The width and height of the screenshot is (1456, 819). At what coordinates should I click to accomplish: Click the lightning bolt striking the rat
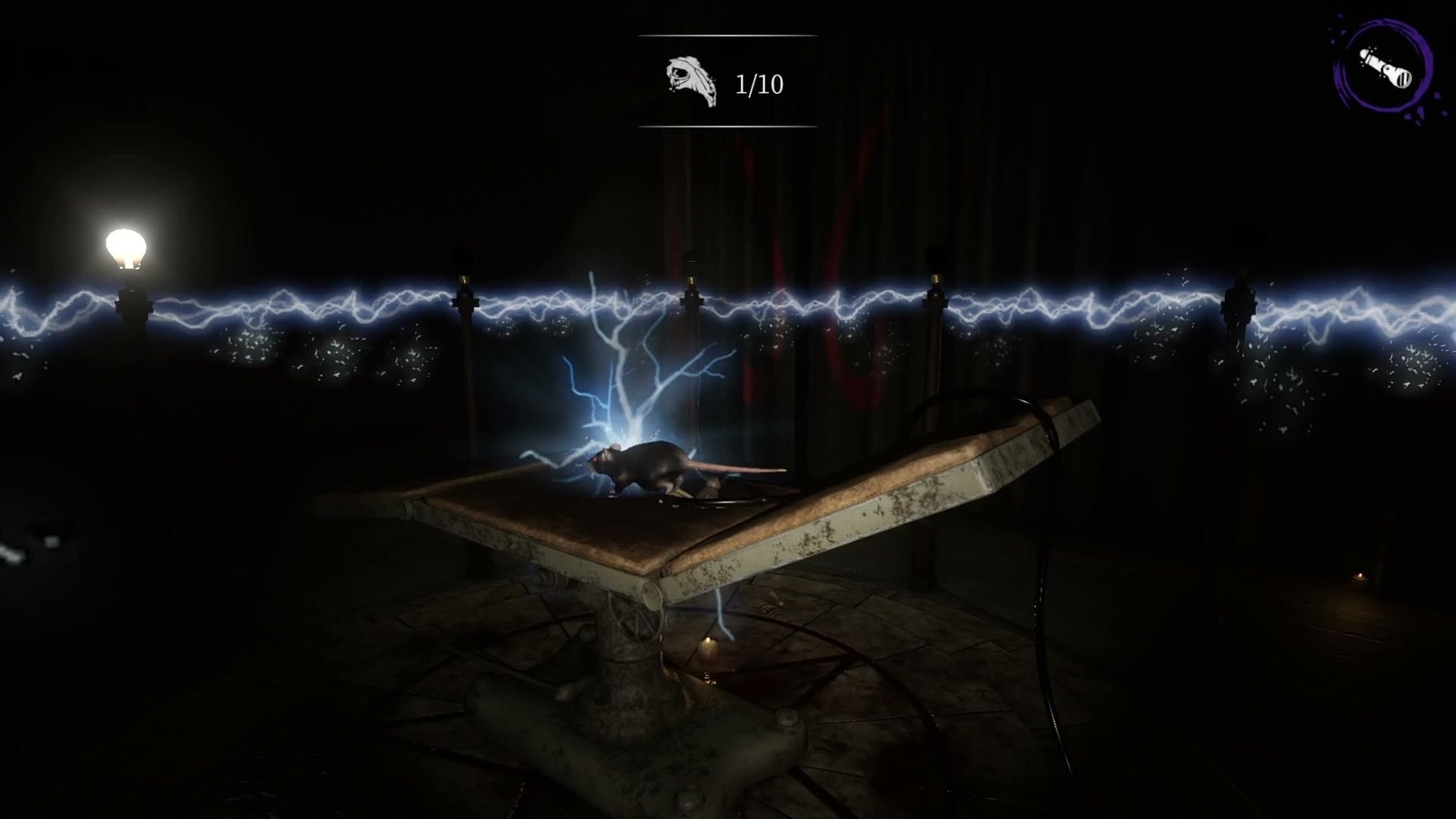[x=628, y=382]
